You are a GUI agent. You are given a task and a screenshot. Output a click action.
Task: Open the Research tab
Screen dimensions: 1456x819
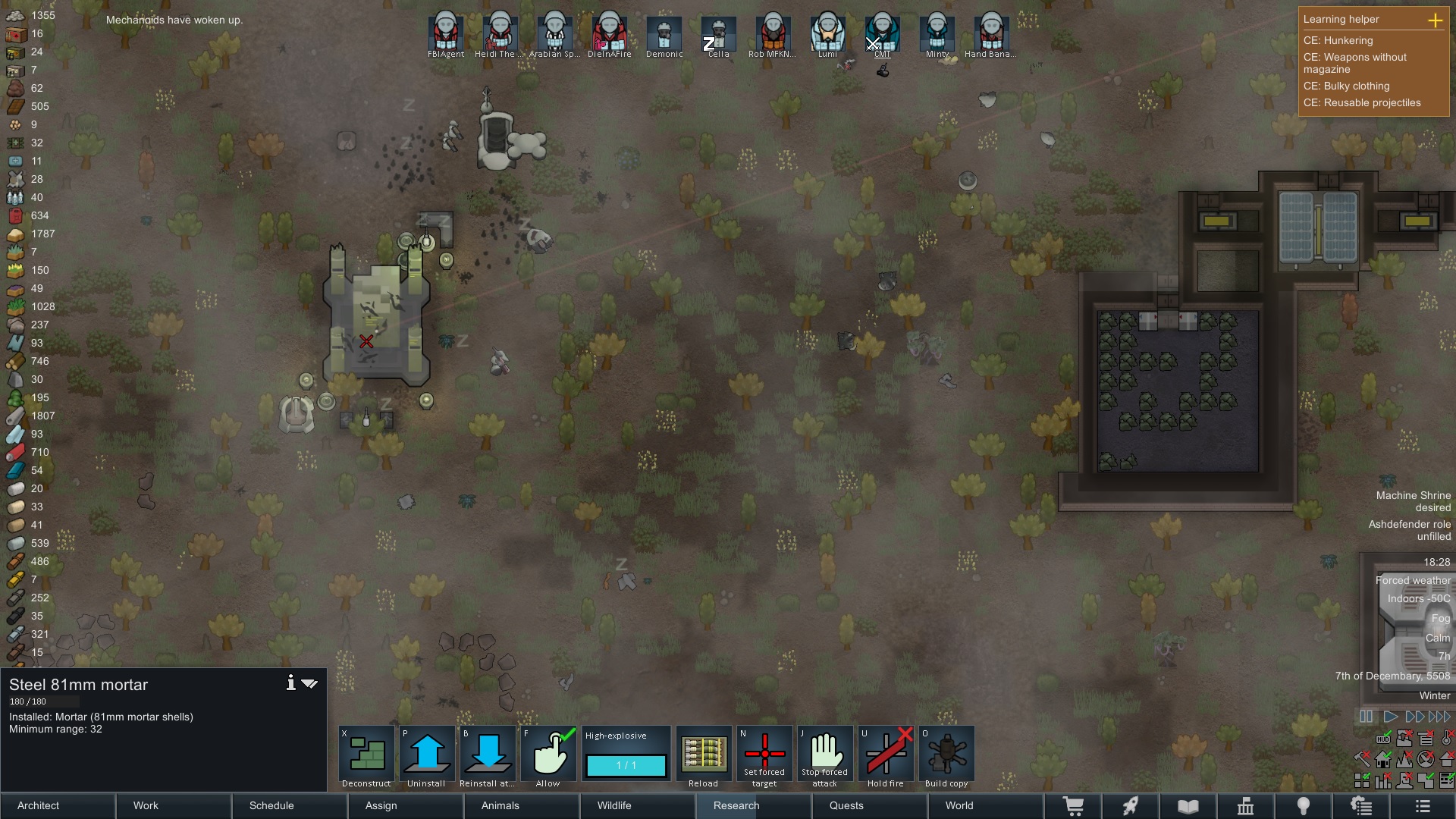736,805
